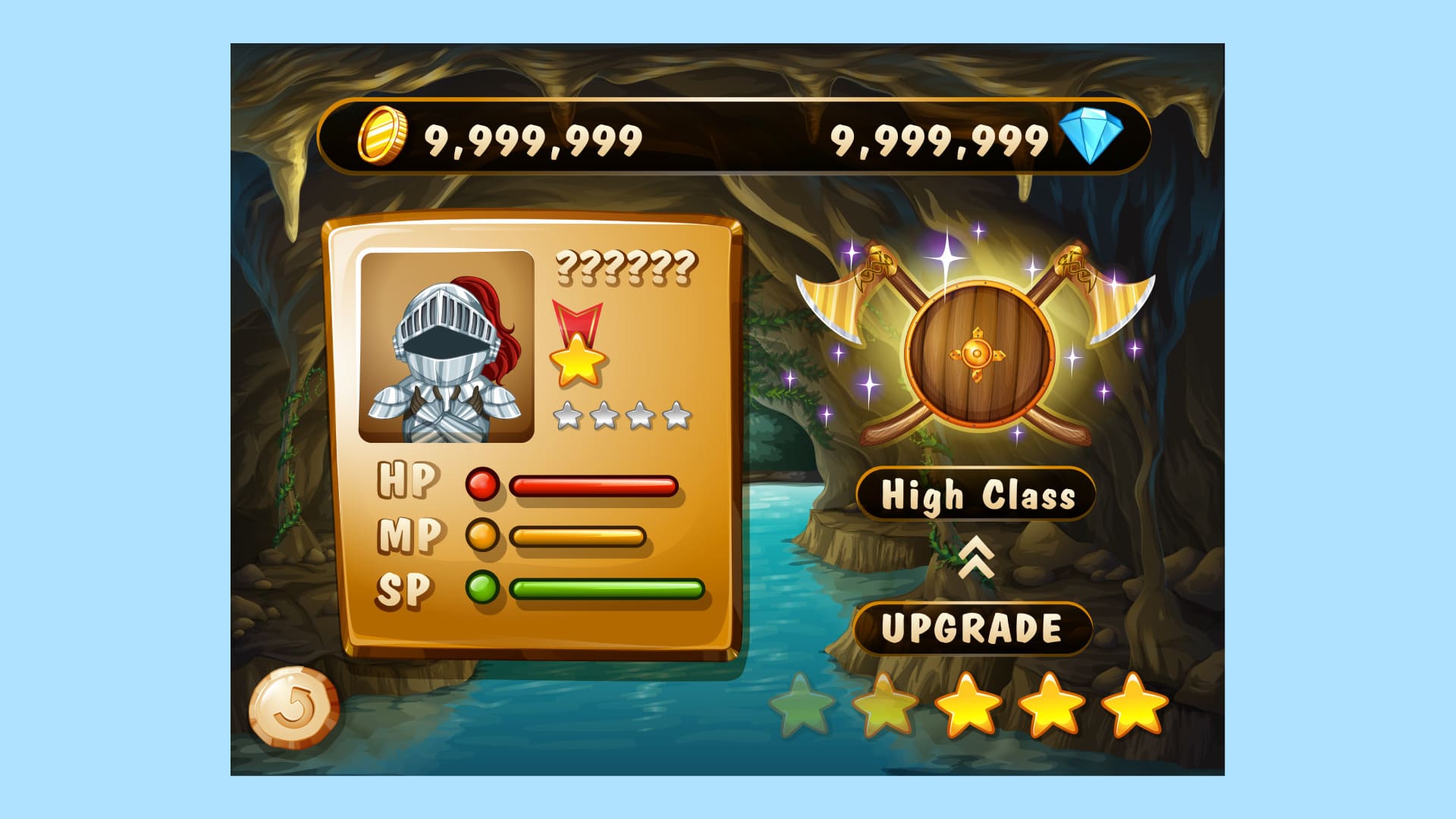Click the UPGRADE button
Image resolution: width=1456 pixels, height=819 pixels.
coord(972,629)
